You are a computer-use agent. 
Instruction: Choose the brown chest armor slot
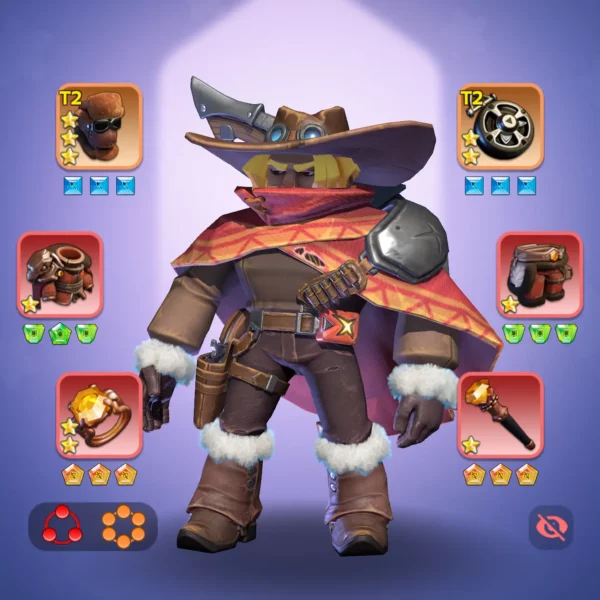tap(60, 274)
